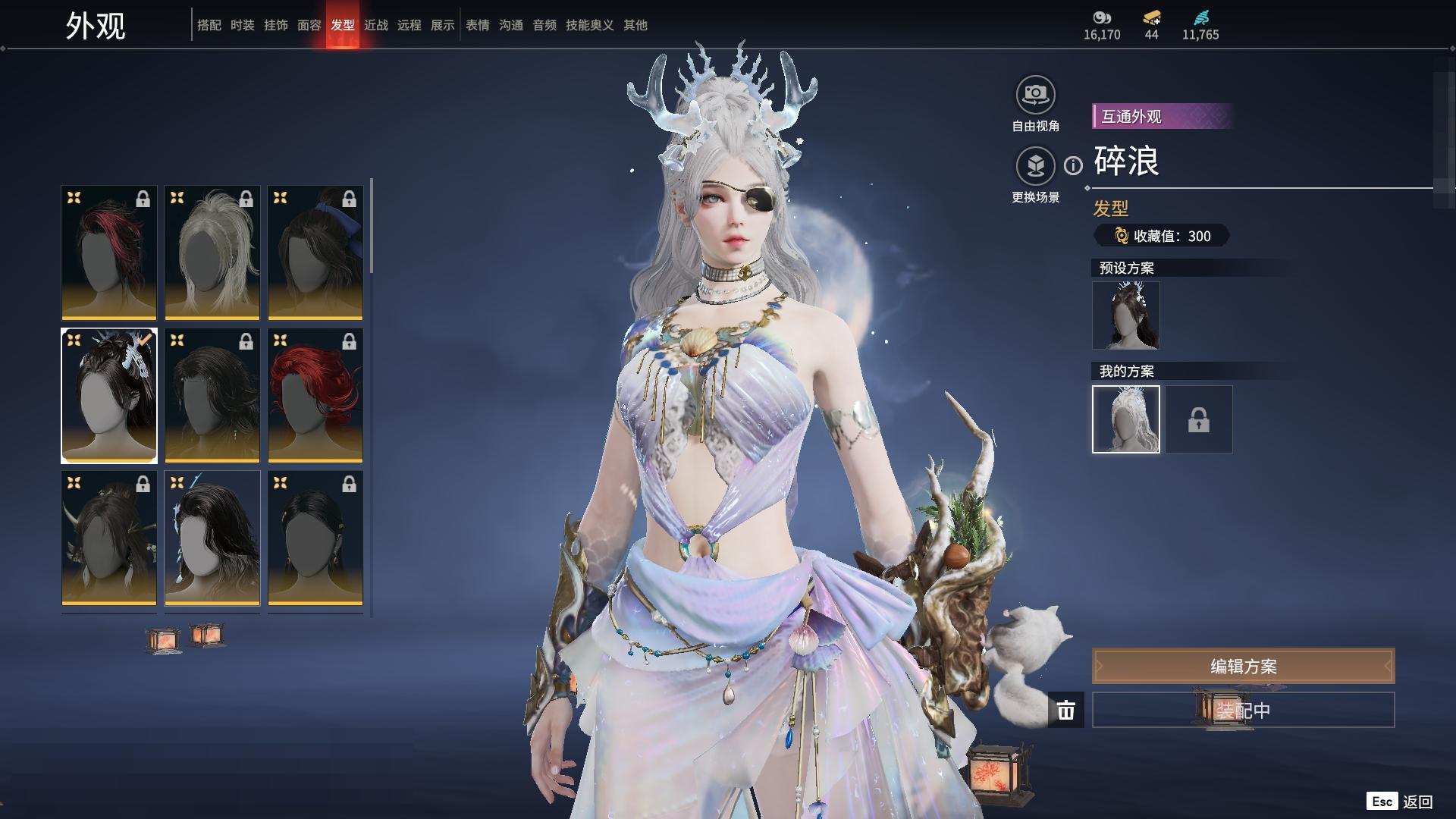Click the trash can delete button
Screen dimensions: 1456x819
(1066, 711)
